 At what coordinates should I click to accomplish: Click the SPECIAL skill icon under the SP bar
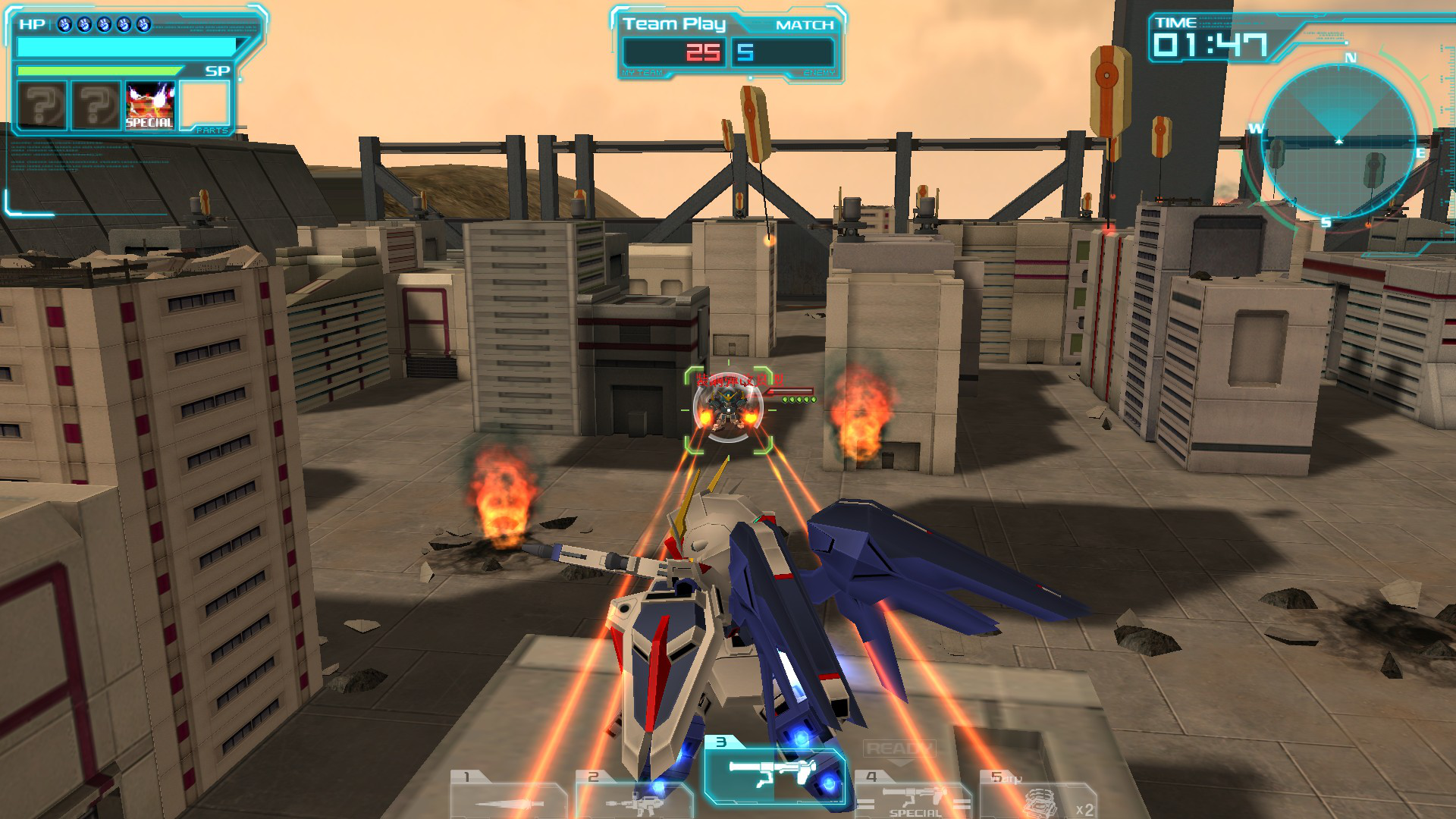click(x=149, y=105)
